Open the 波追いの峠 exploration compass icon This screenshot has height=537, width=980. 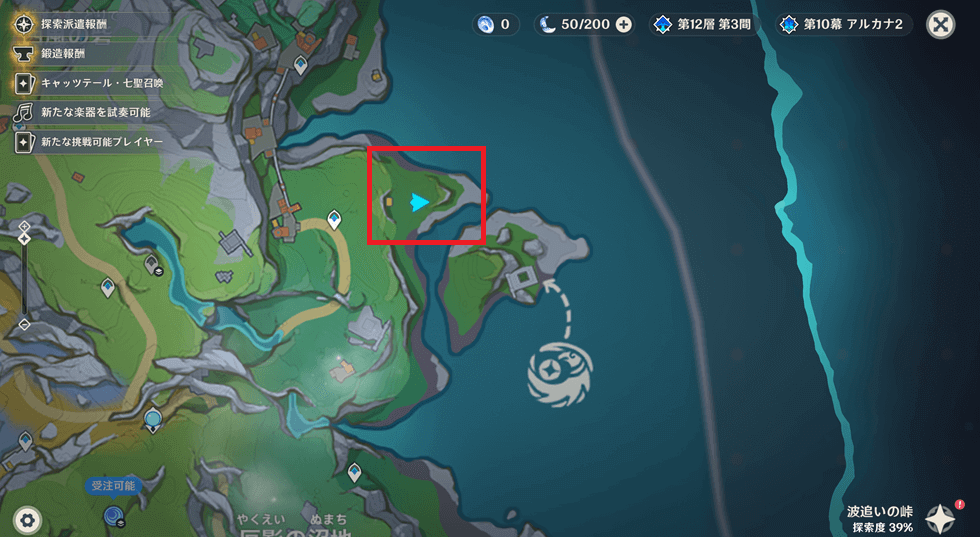[940, 517]
